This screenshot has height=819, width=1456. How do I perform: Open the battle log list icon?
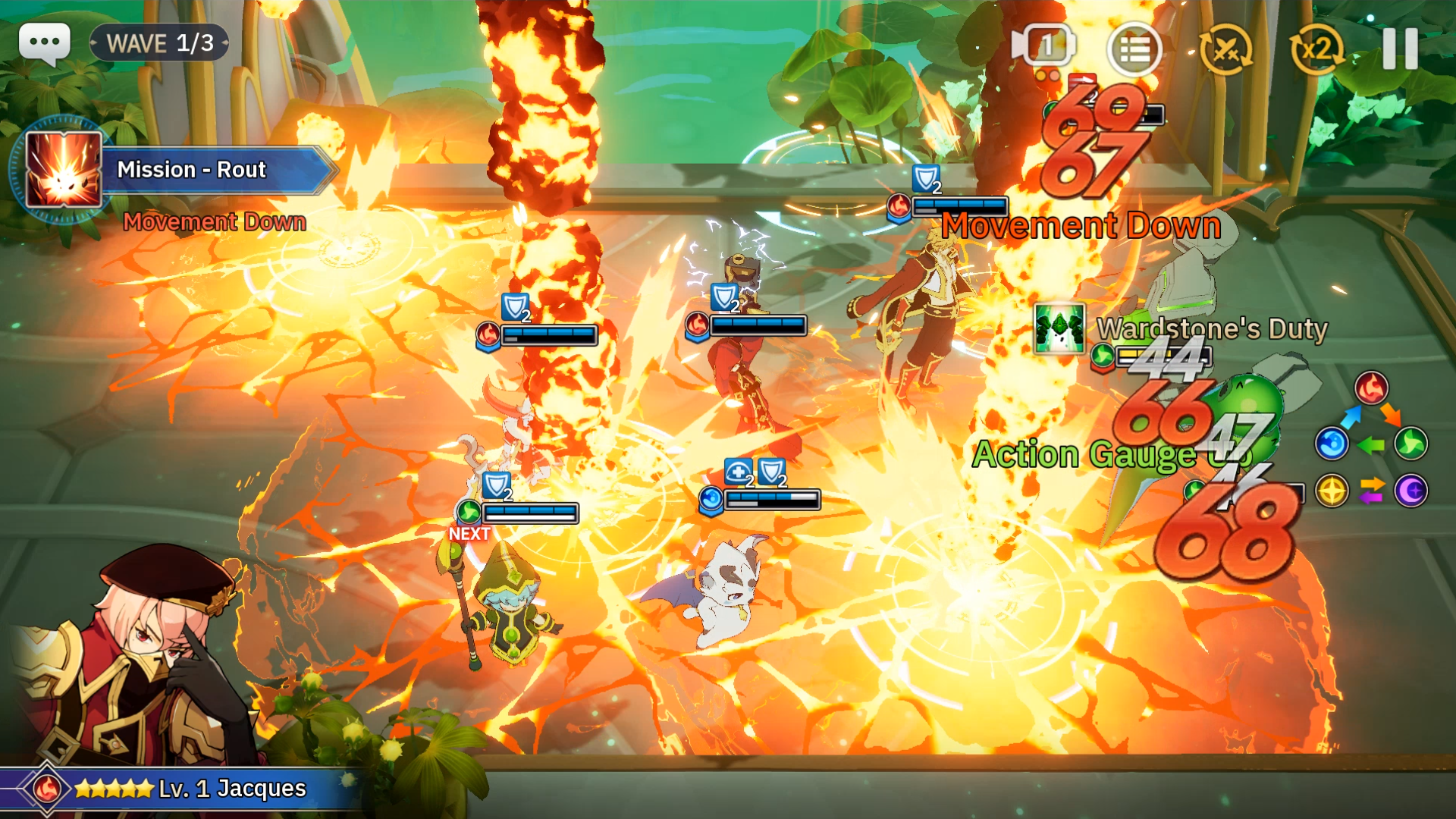point(1135,49)
